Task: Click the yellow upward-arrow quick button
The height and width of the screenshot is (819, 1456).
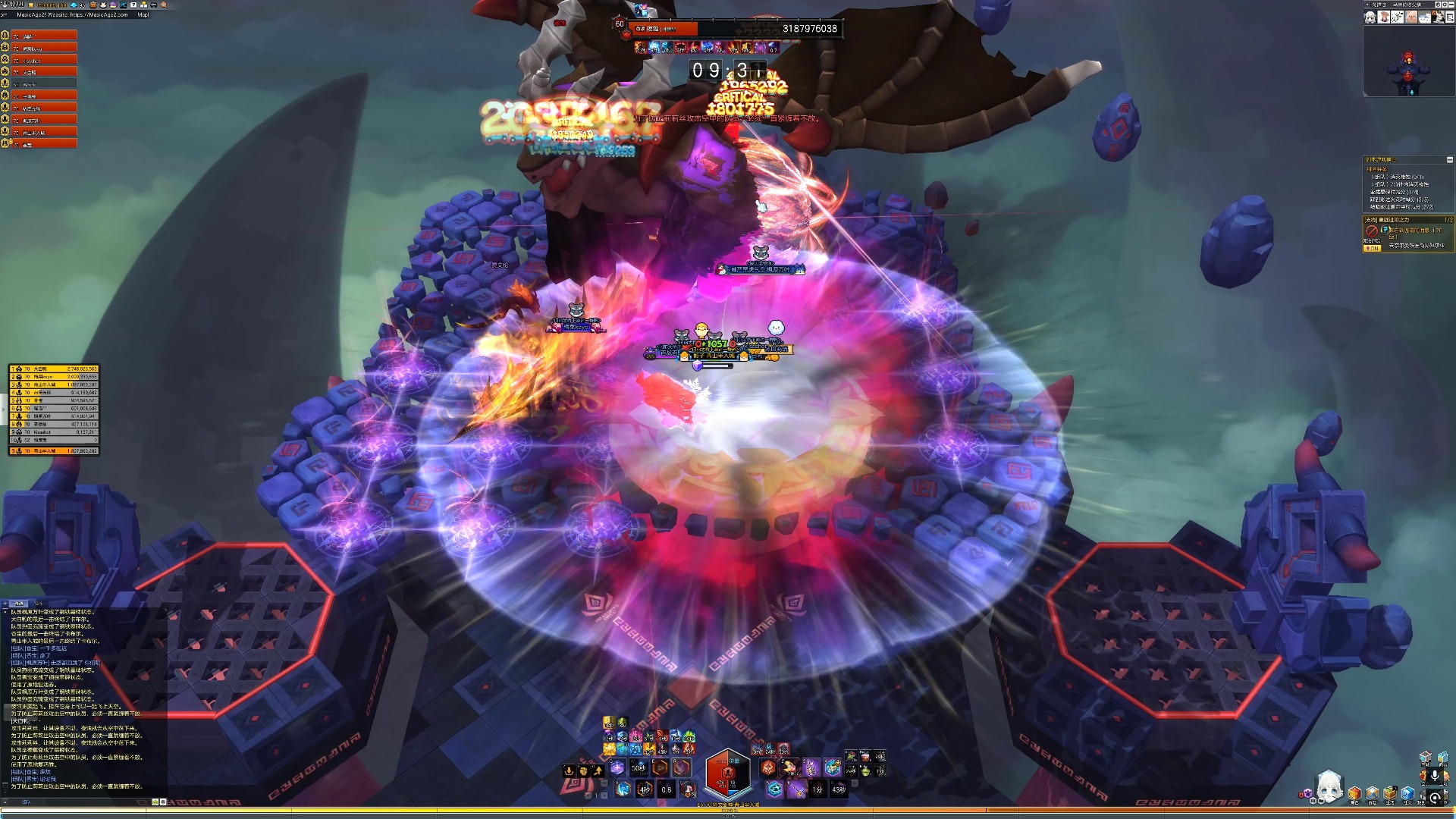Action: coord(598,770)
